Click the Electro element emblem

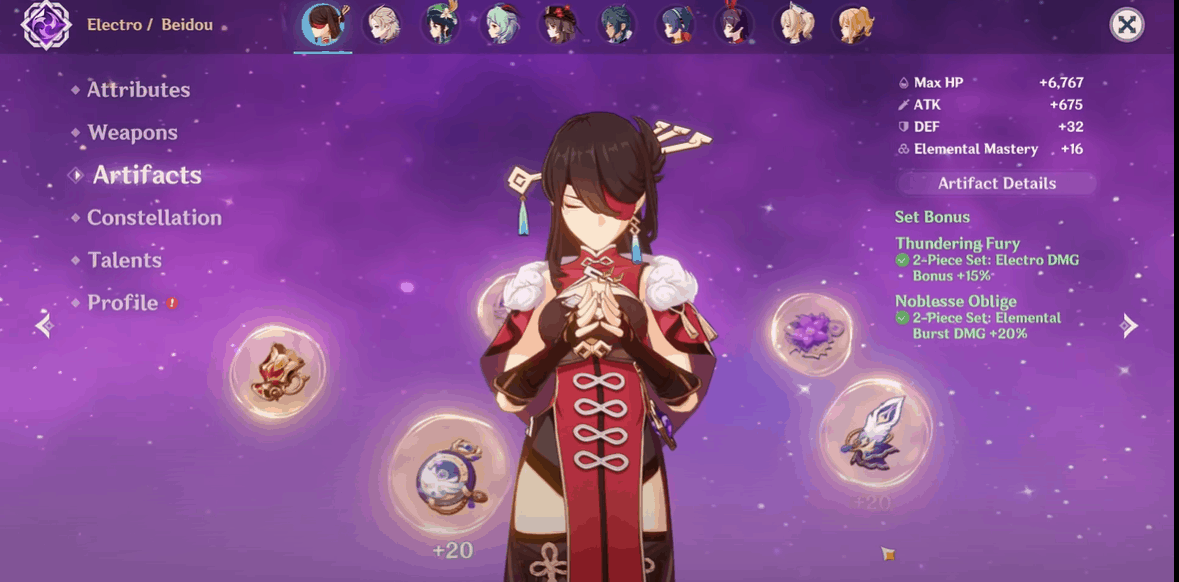coord(45,25)
